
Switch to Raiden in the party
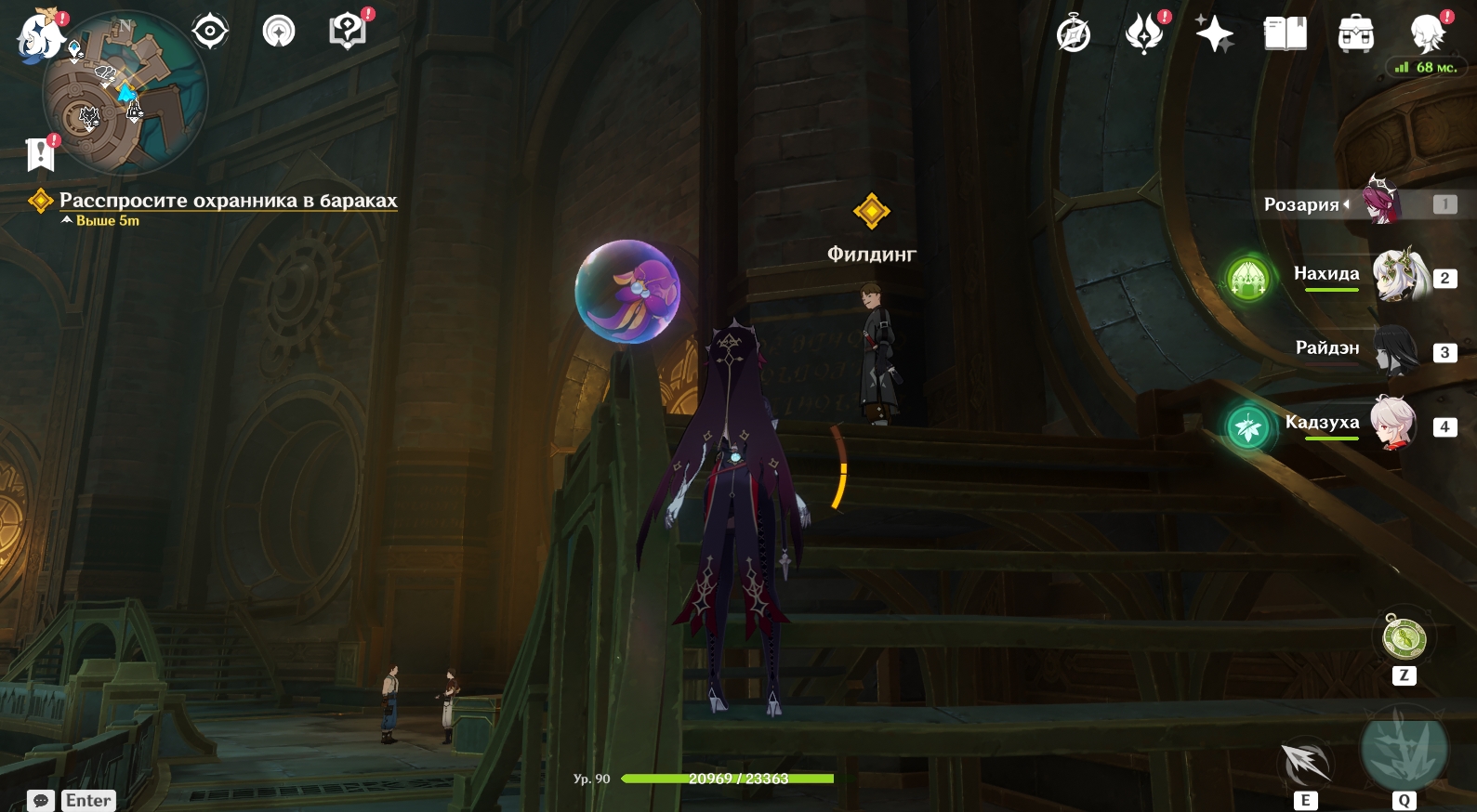[1395, 350]
